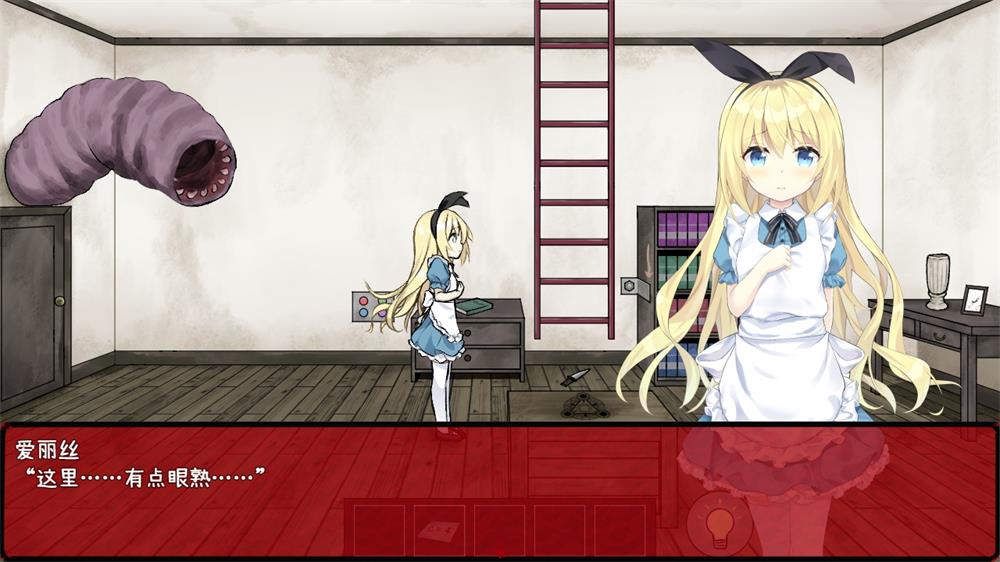Open the lightbulb hint button

pyautogui.click(x=719, y=524)
